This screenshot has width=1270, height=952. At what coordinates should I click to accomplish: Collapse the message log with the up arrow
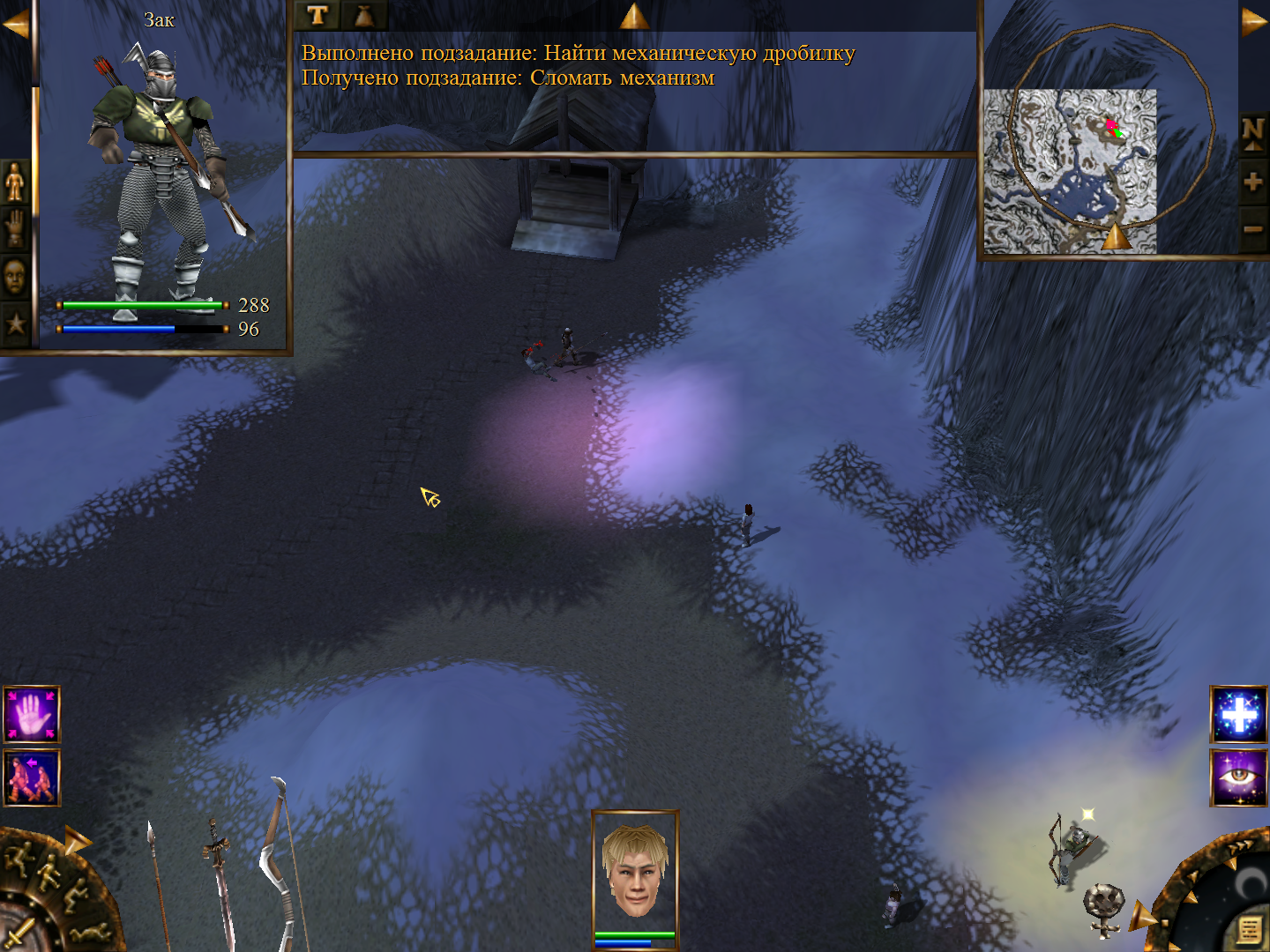click(633, 16)
